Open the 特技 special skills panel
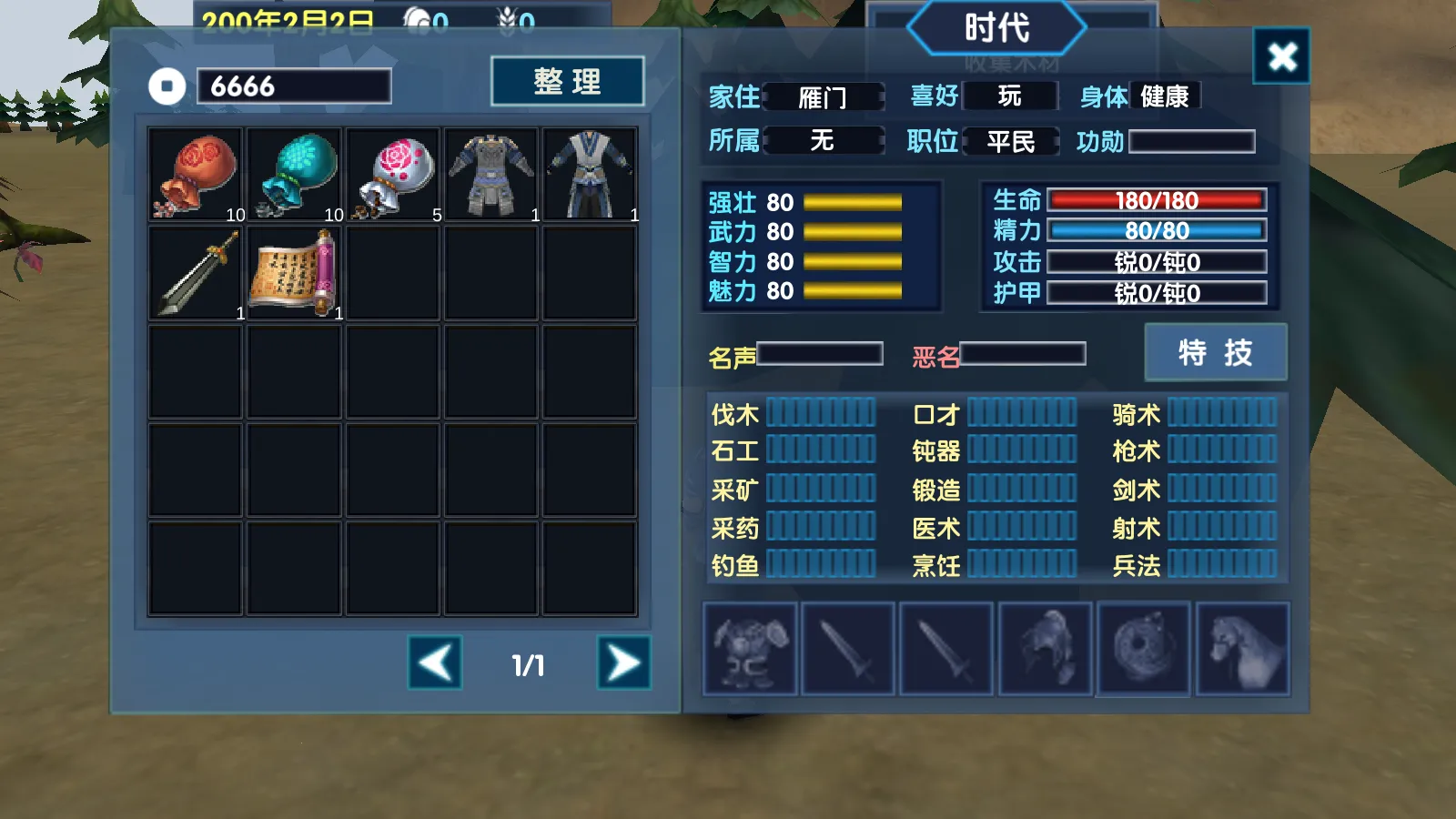Image resolution: width=1456 pixels, height=819 pixels. coord(1215,352)
